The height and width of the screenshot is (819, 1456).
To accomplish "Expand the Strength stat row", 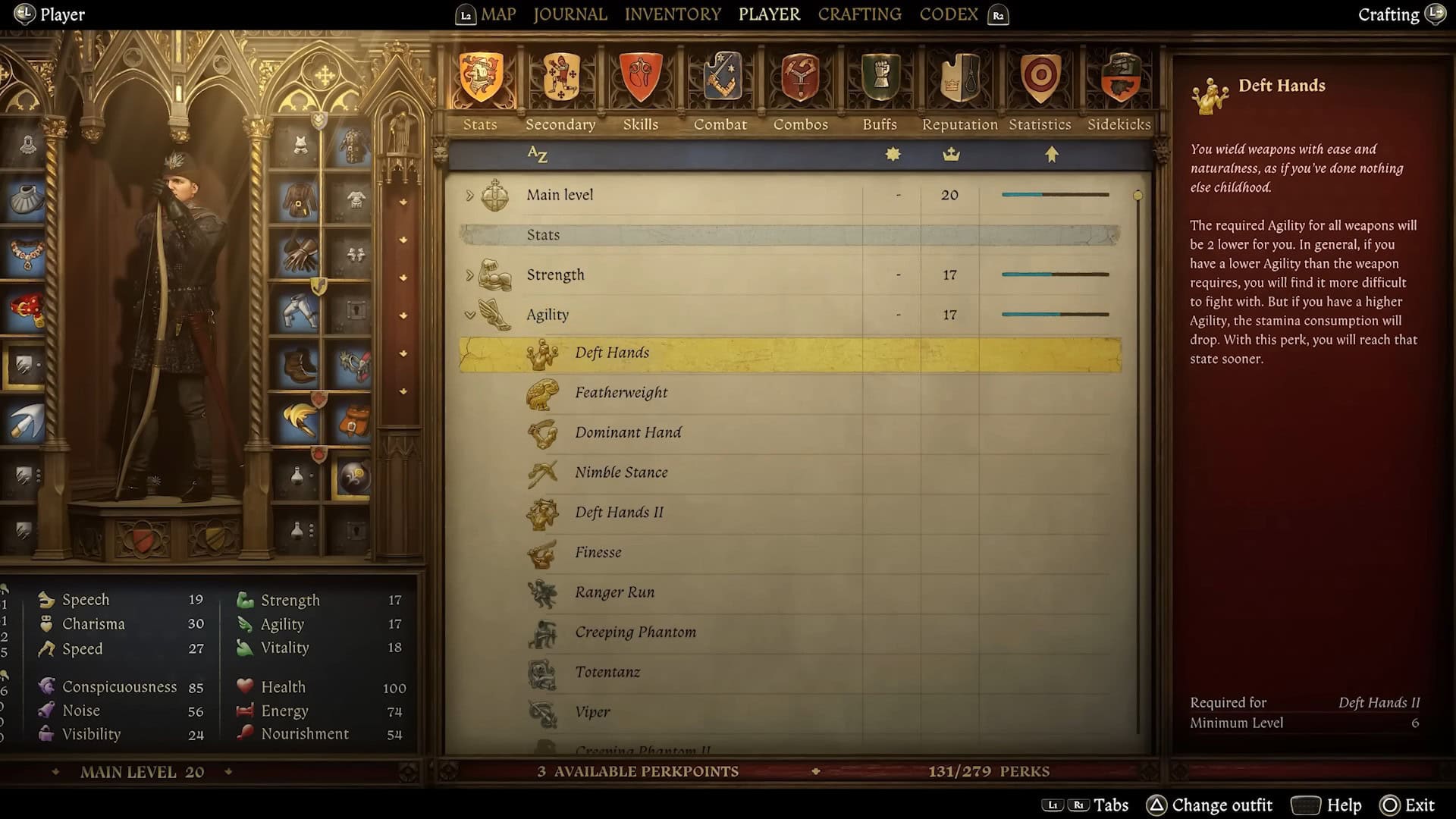I will (471, 275).
